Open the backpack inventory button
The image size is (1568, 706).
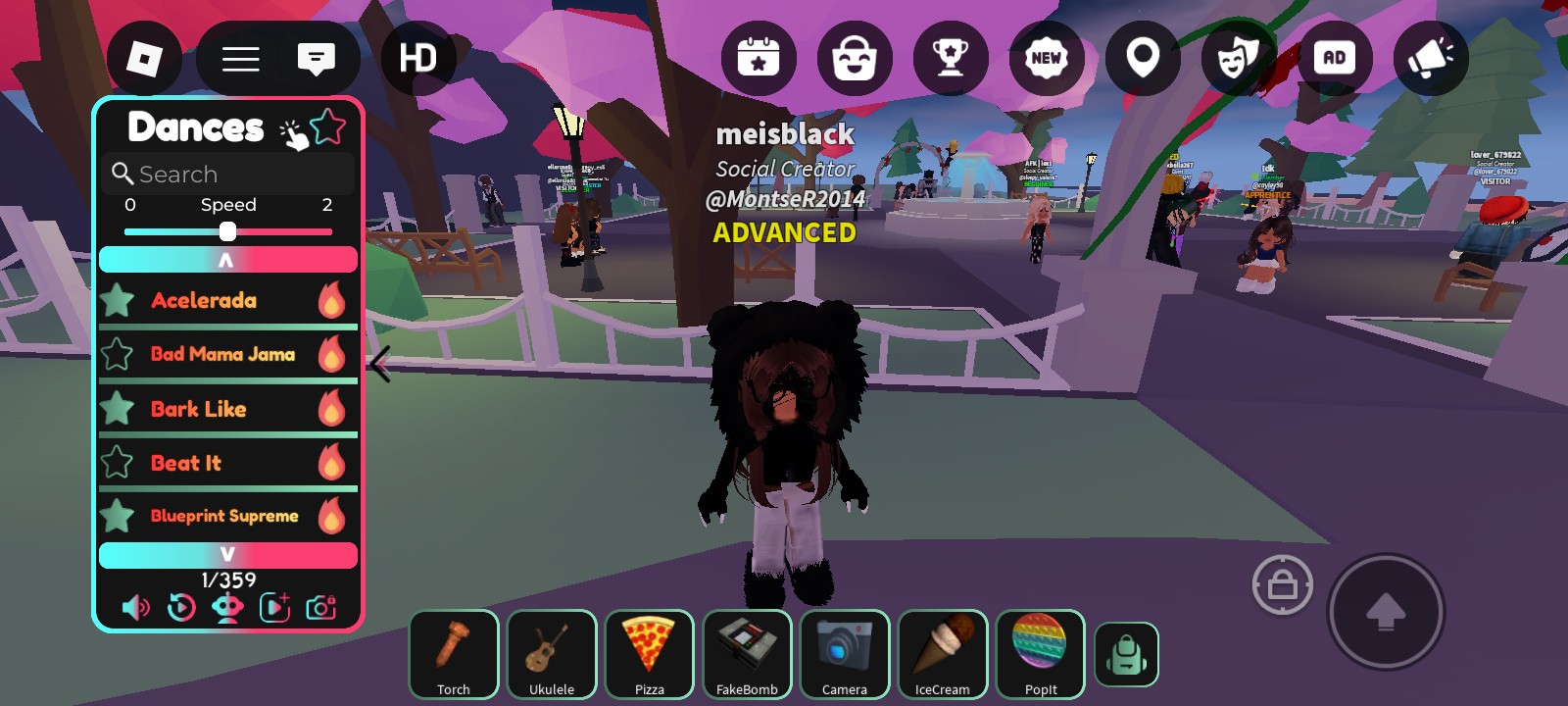(1126, 654)
